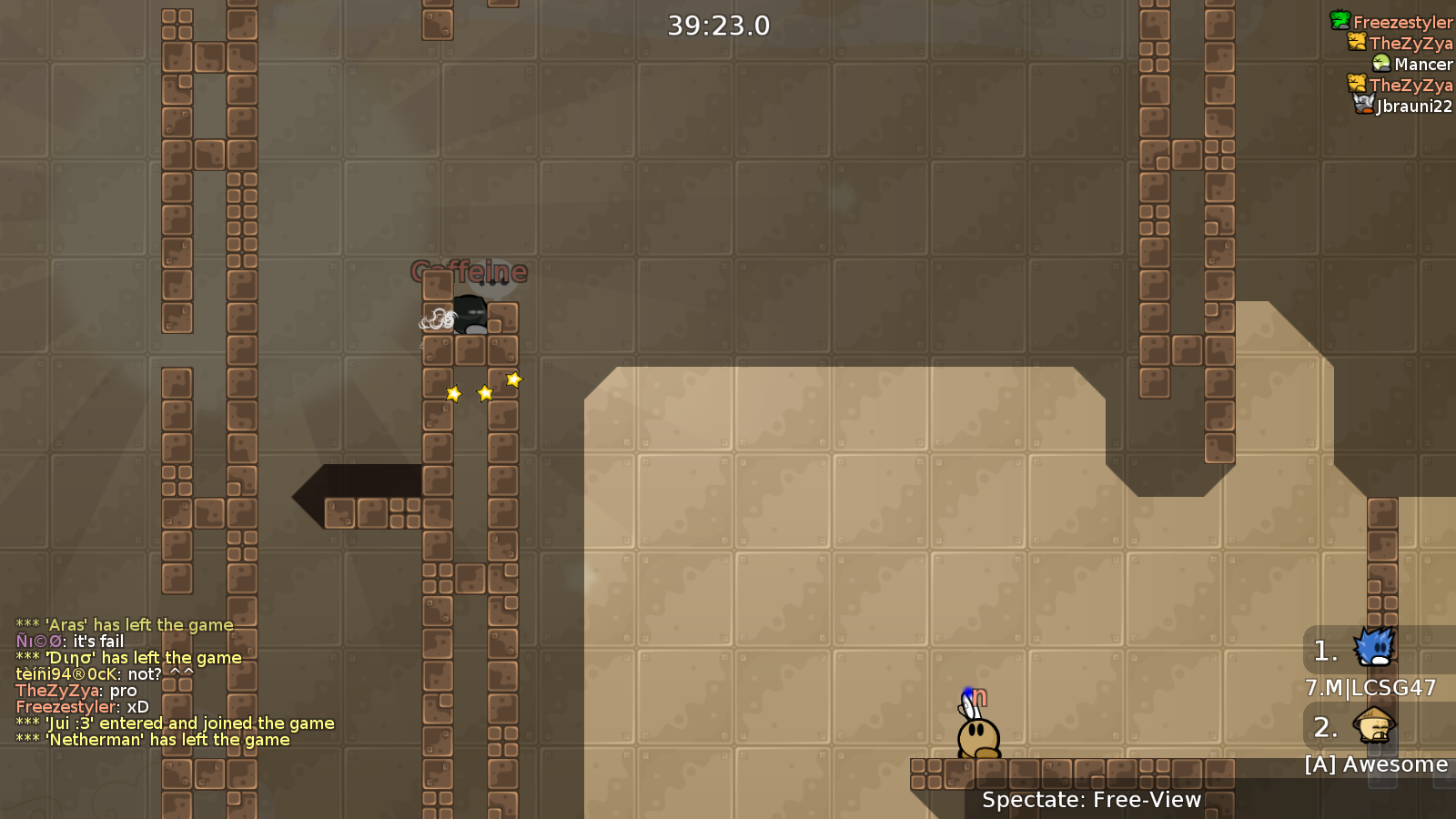Image resolution: width=1456 pixels, height=819 pixels.
Task: Select first-place player 7.M|LCSG47
Action: point(1370,687)
